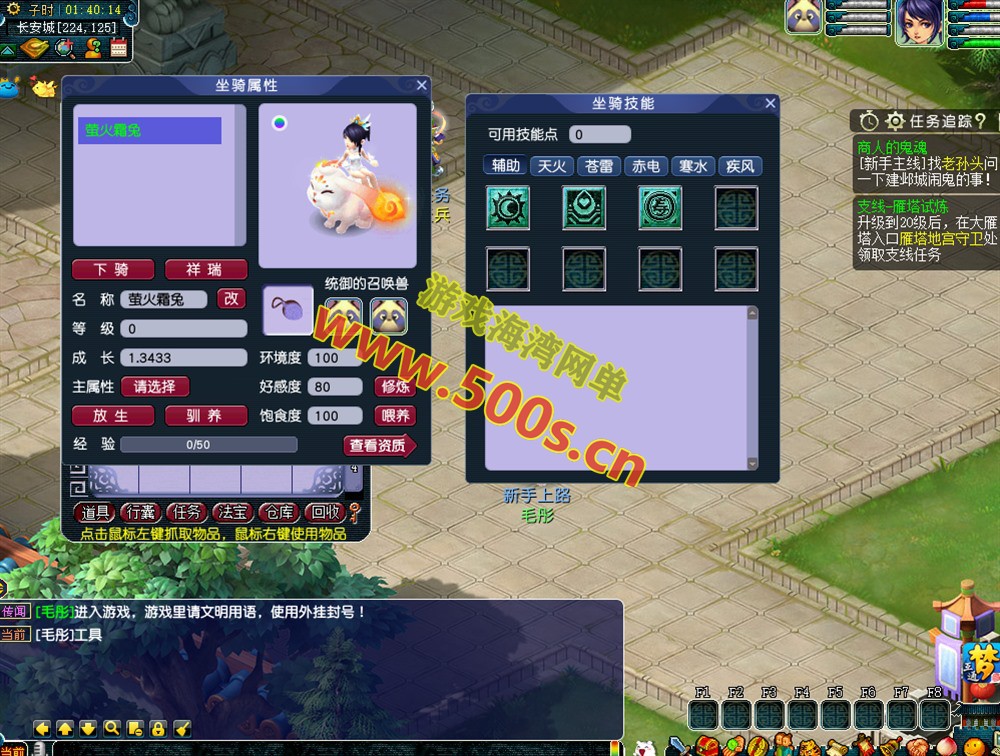View mount aptitude with 查看资质

point(378,446)
